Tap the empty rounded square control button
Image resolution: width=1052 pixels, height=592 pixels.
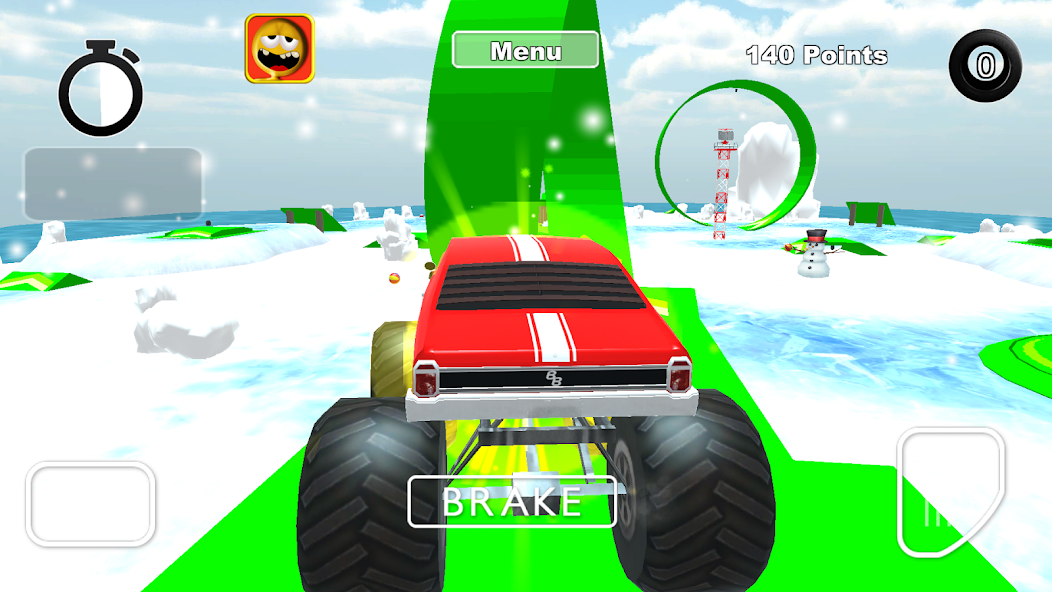pyautogui.click(x=91, y=504)
